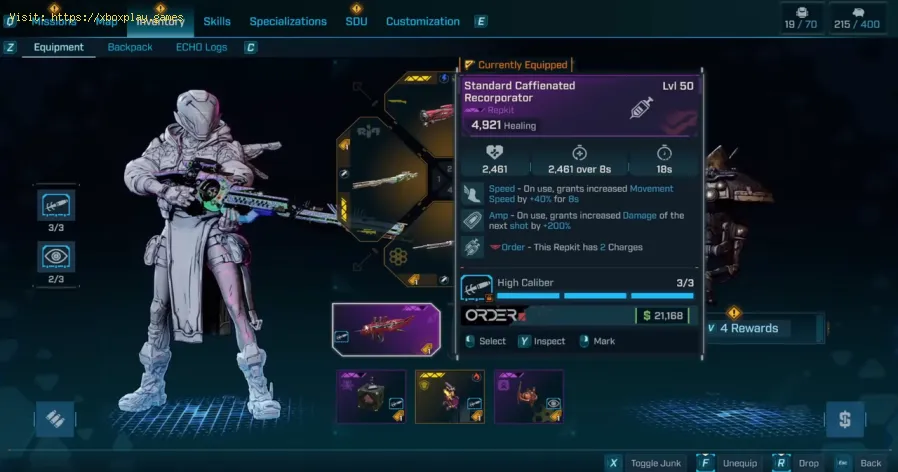Switch to the Skills tab

217,21
